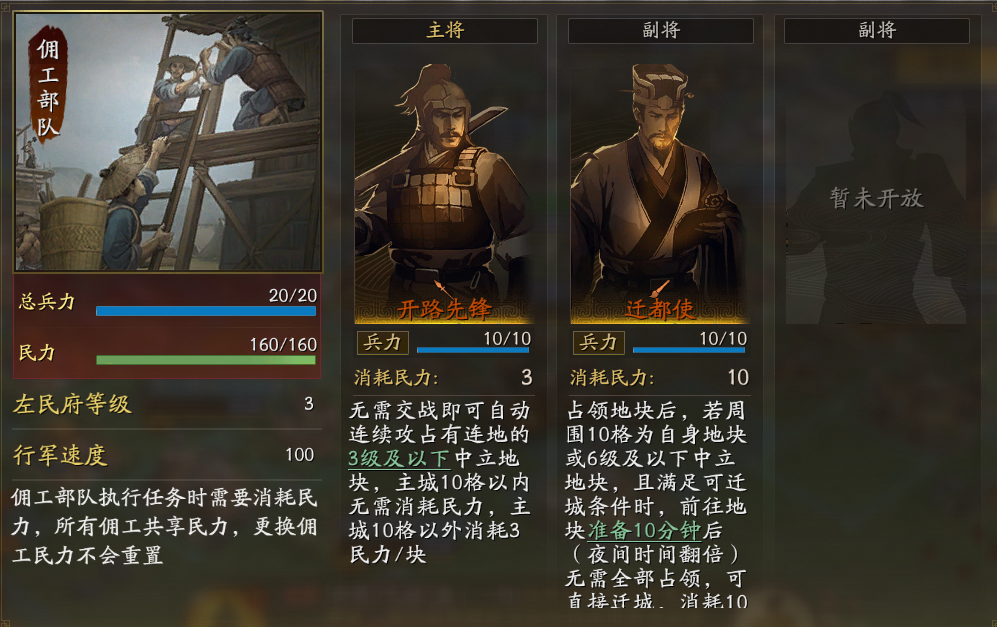Open the 佣工部队 troop portrait
This screenshot has height=627, width=997.
tap(168, 142)
